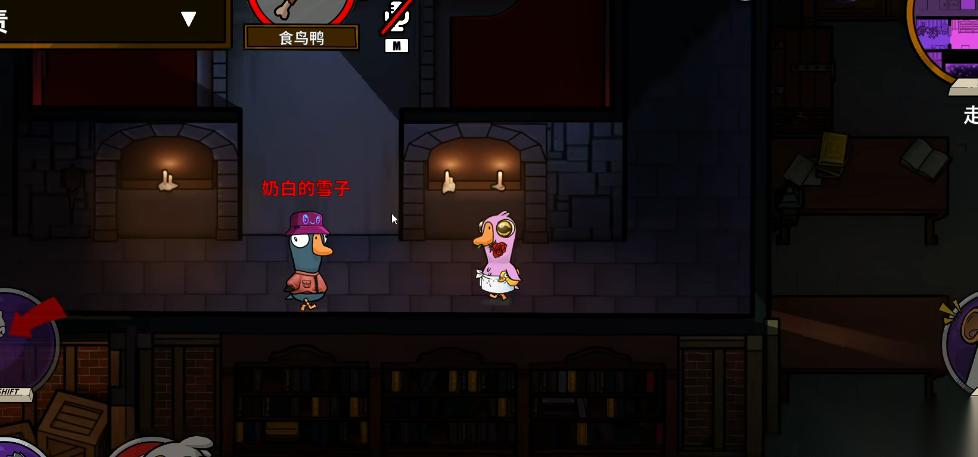The height and width of the screenshot is (457, 978).
Task: Expand the task list dropdown arrow
Action: [189, 19]
